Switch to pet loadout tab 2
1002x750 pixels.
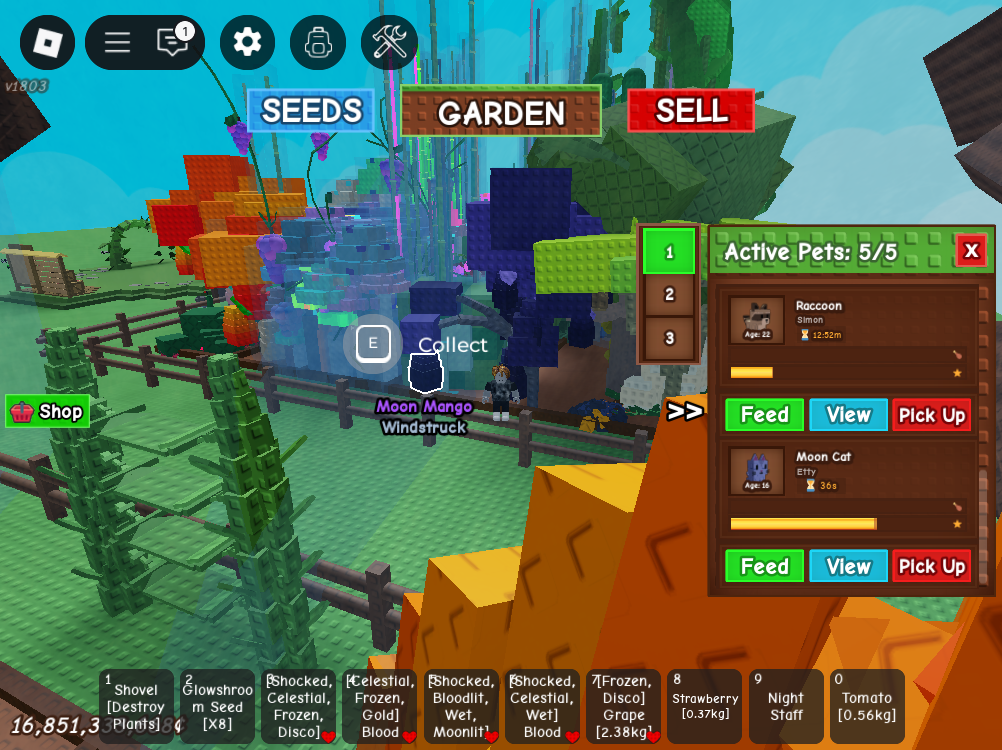tap(669, 295)
